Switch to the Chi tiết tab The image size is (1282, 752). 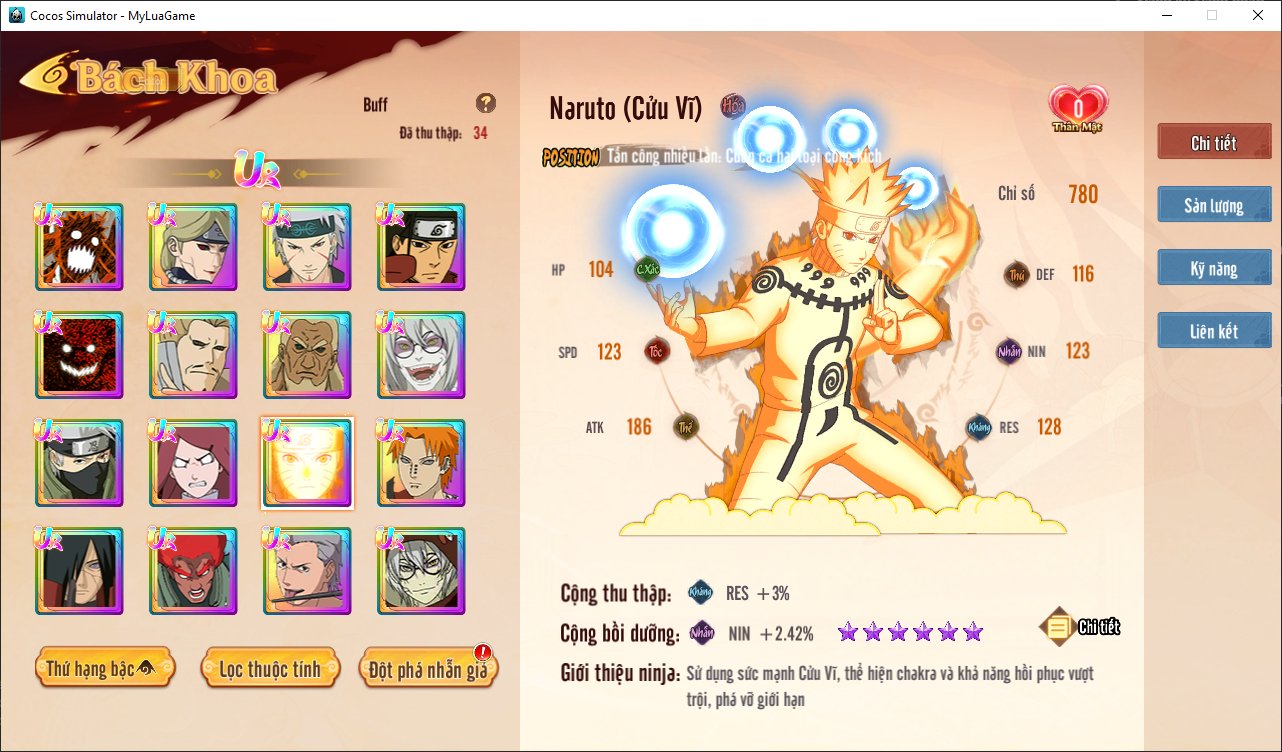click(x=1214, y=142)
